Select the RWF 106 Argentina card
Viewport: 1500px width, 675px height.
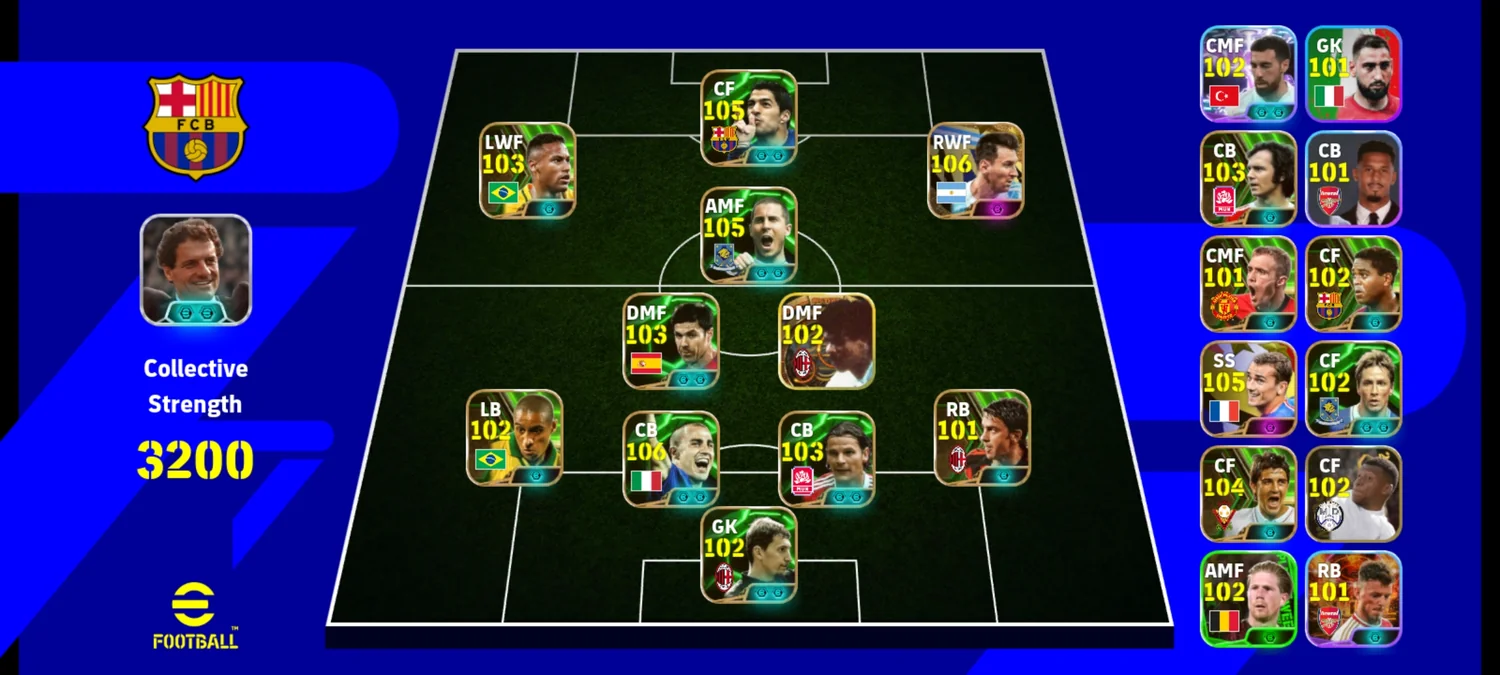975,170
